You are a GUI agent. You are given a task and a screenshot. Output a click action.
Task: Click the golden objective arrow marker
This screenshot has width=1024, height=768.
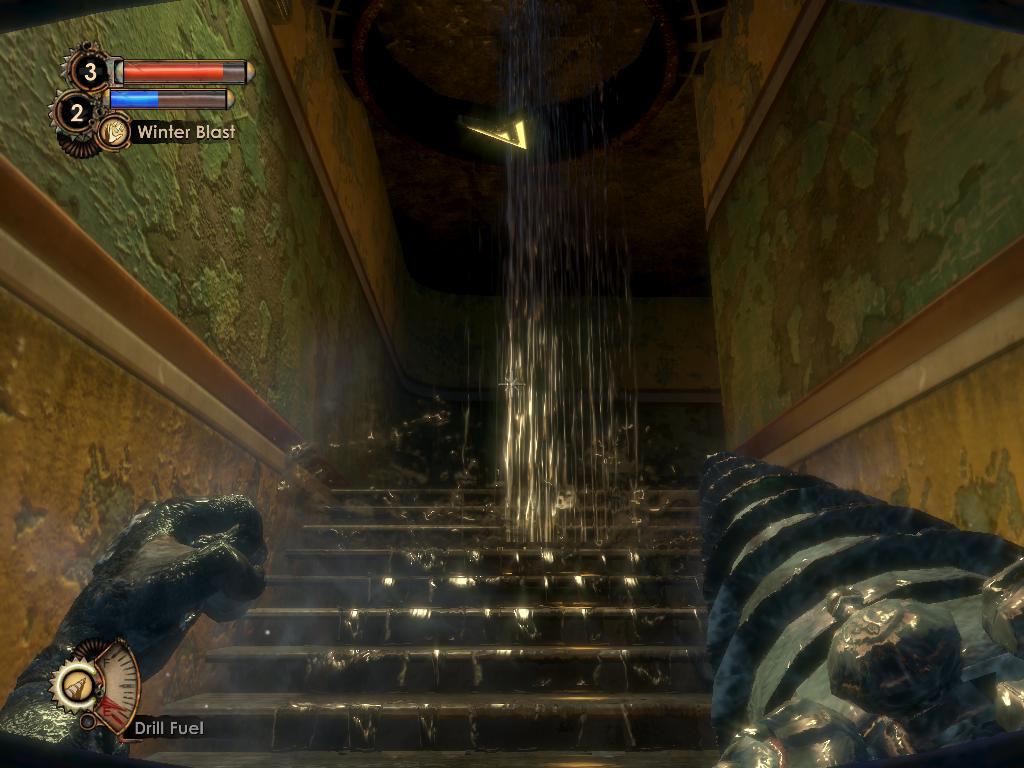[497, 131]
